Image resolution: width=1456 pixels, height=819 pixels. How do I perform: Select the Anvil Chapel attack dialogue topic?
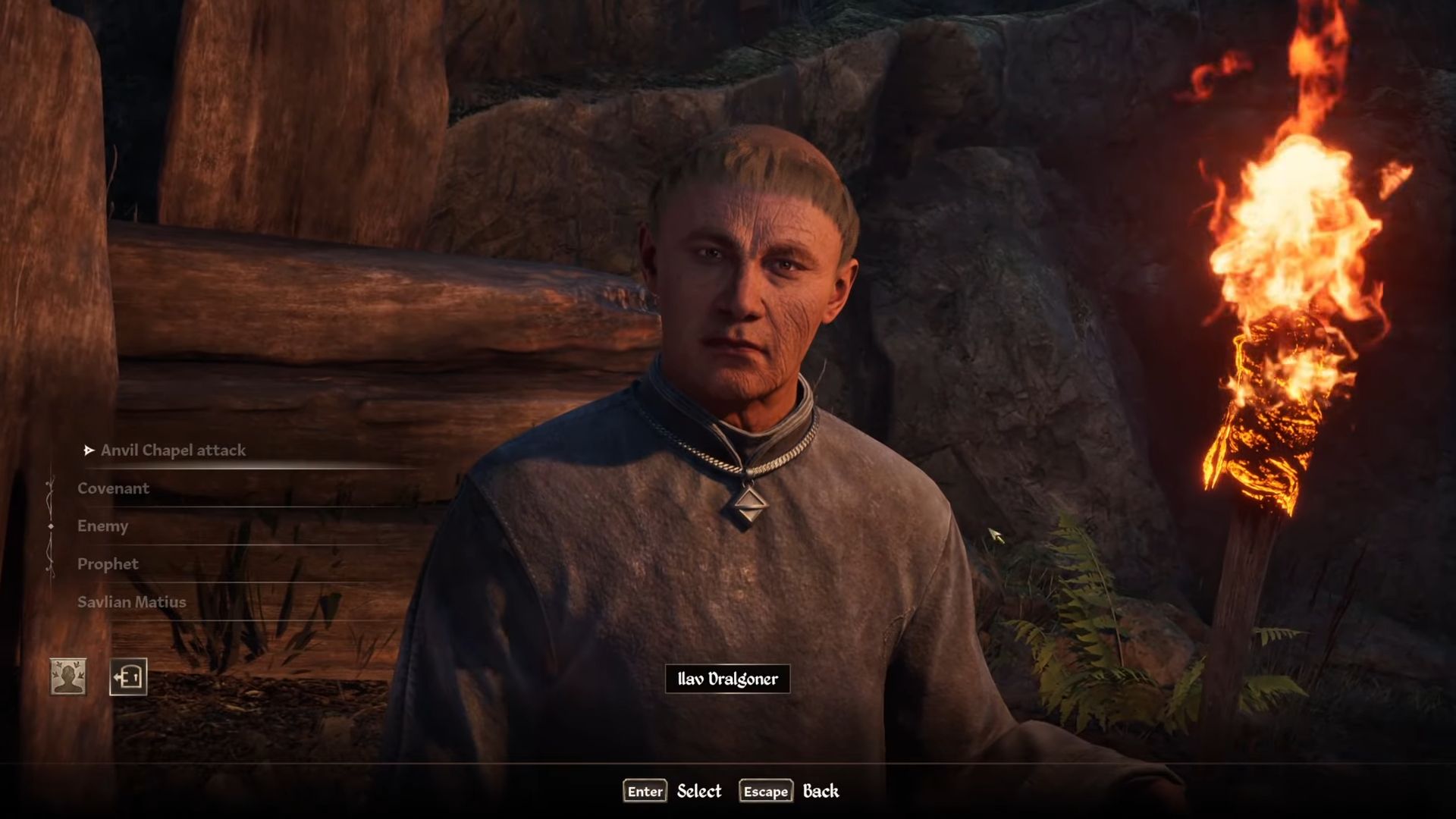(173, 450)
